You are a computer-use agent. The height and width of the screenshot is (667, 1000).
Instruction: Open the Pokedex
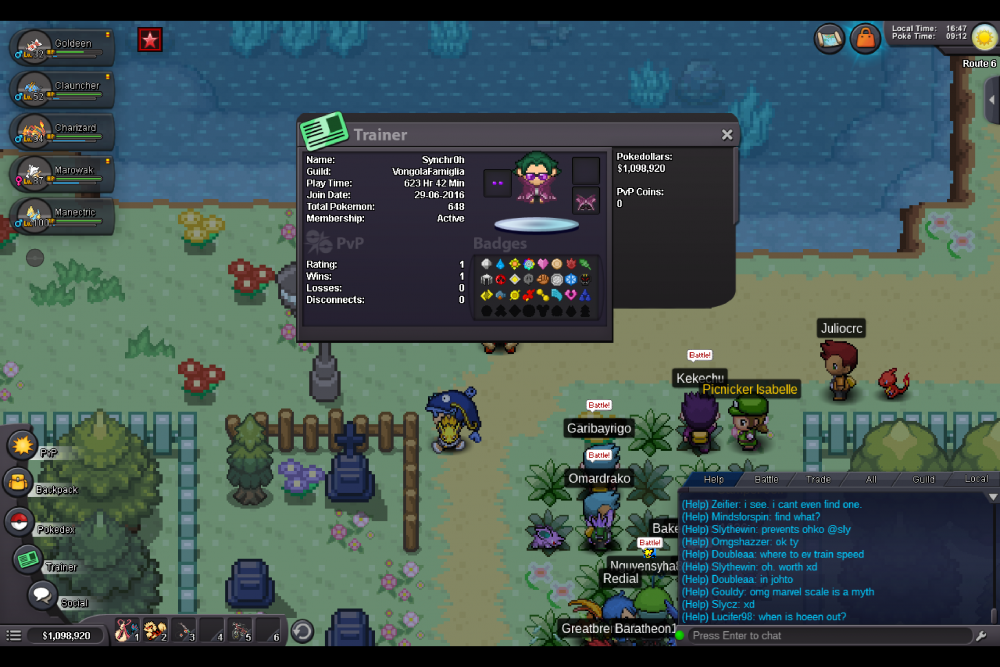[x=19, y=522]
